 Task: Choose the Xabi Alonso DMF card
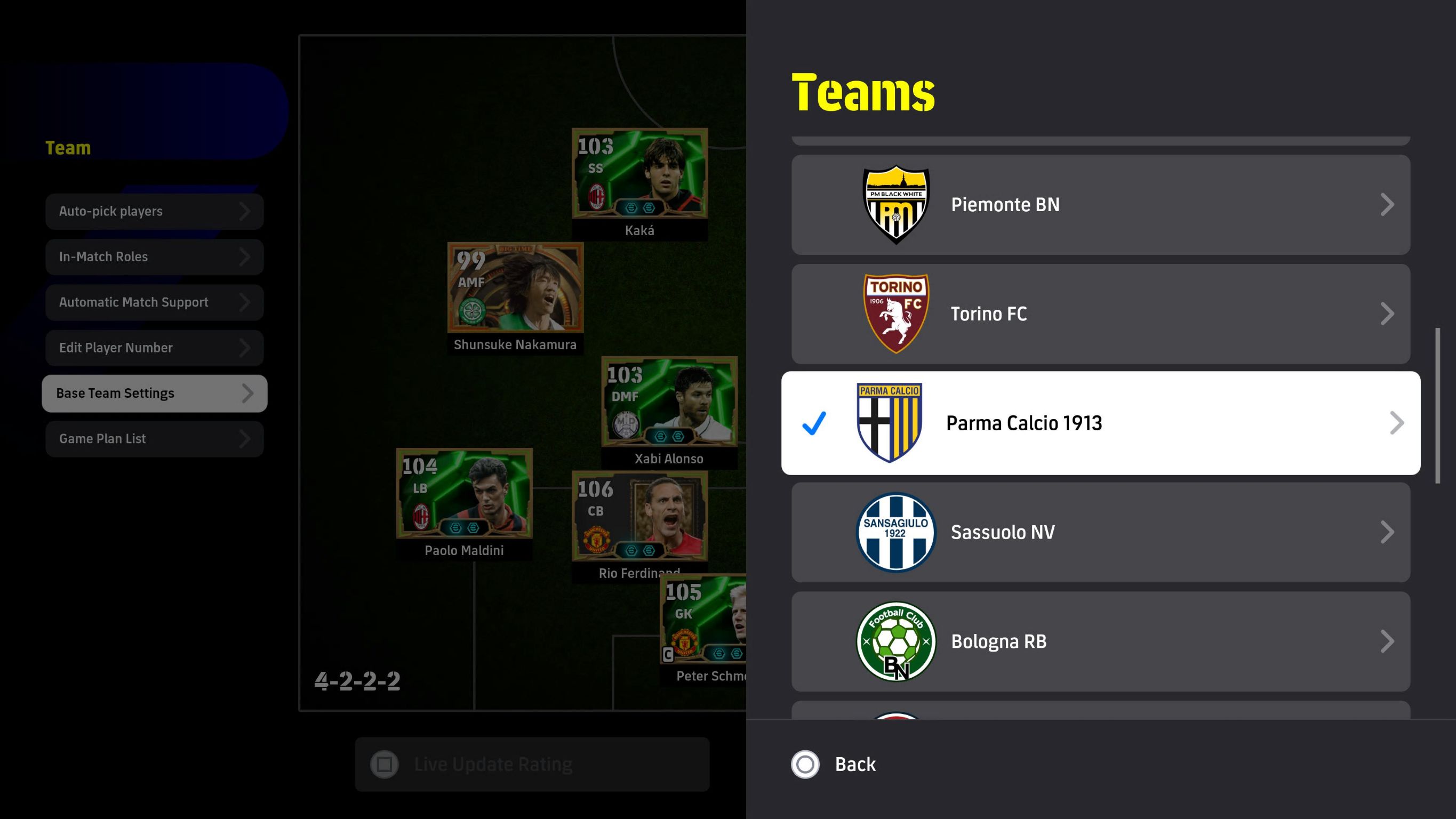669,402
